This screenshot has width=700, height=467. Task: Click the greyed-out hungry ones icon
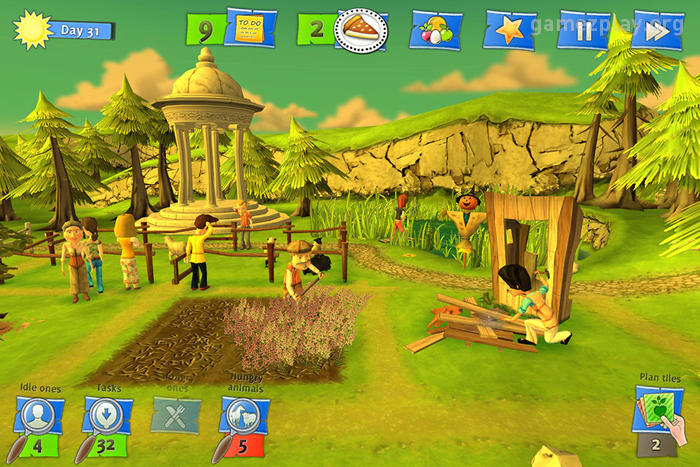[x=175, y=414]
